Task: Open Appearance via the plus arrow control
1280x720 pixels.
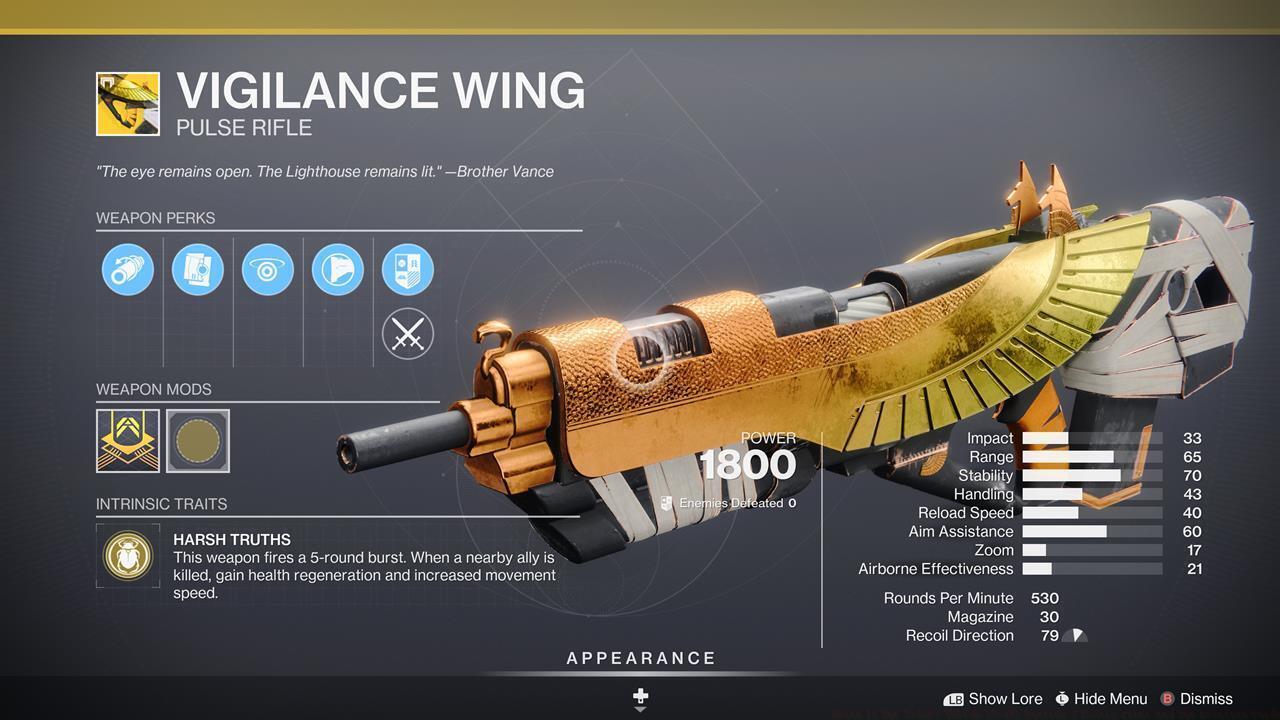Action: click(x=640, y=695)
